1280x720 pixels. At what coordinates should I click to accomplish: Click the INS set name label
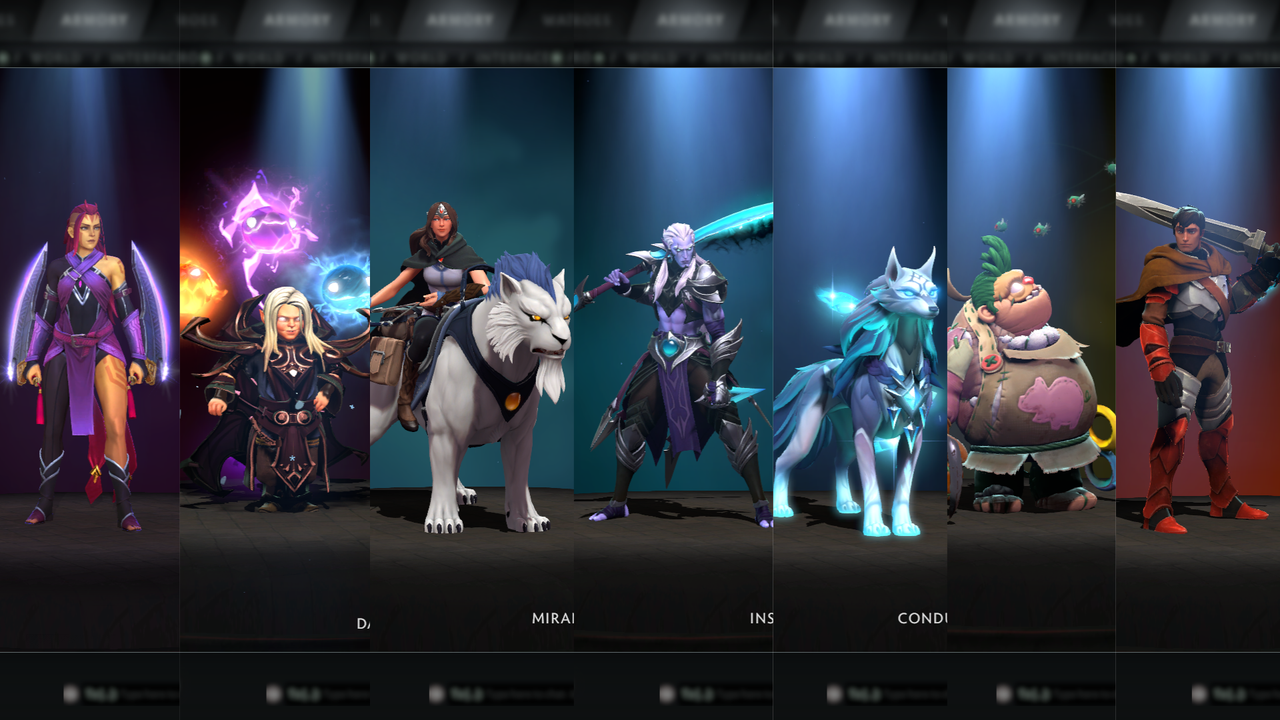[766, 619]
